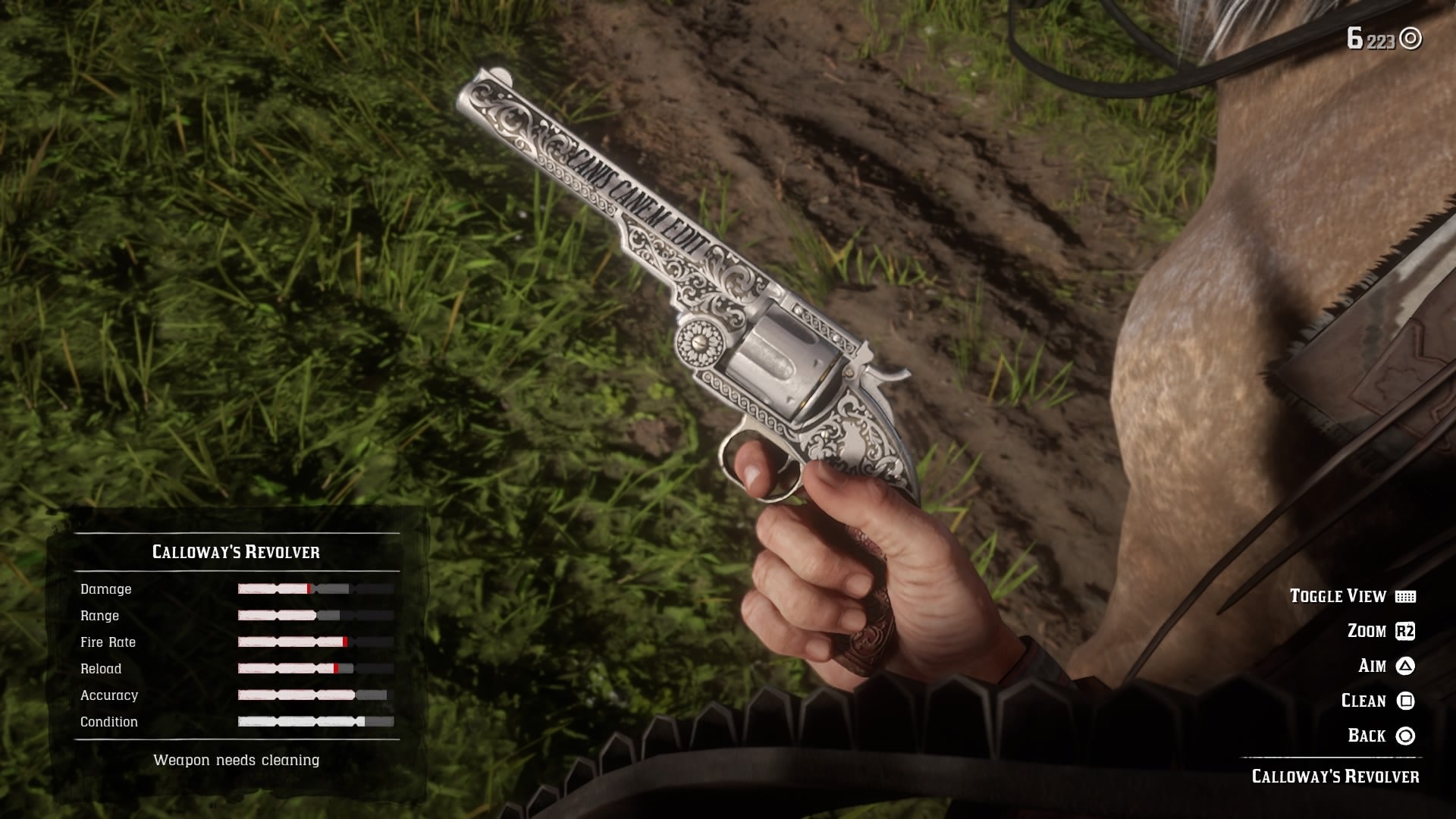Select the triangle Aim icon
This screenshot has height=819, width=1456.
(x=1407, y=666)
